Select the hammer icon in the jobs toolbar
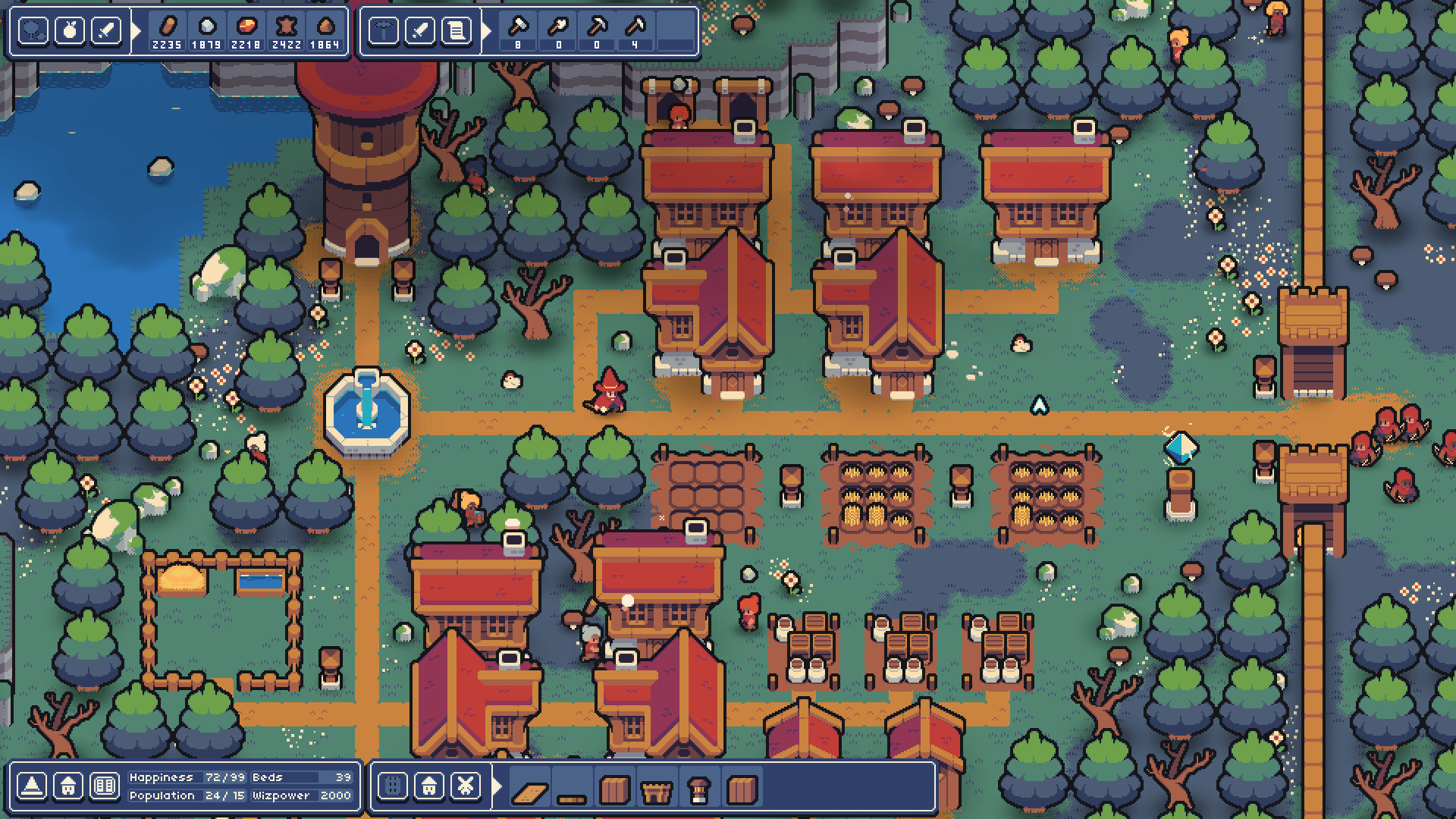 point(384,29)
